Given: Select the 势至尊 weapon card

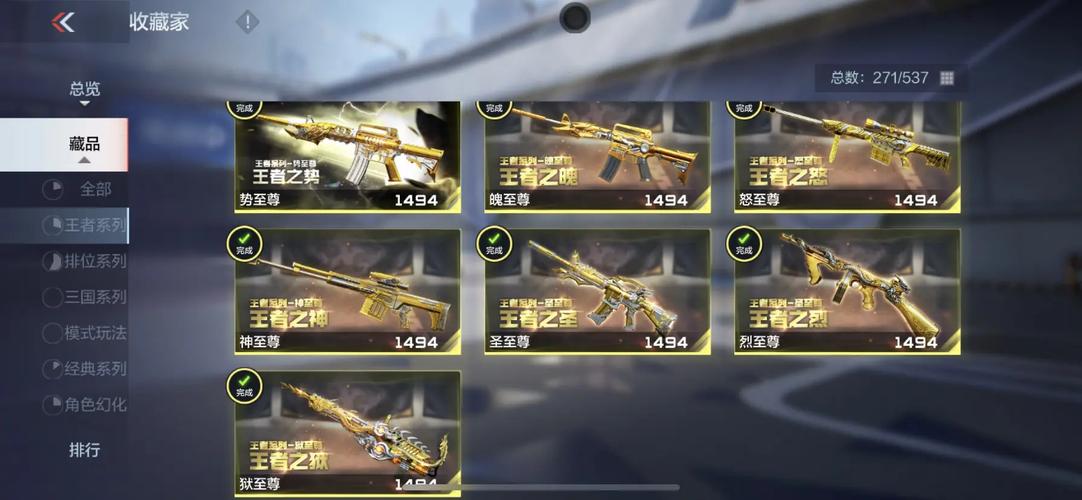Looking at the screenshot, I should coord(348,156).
